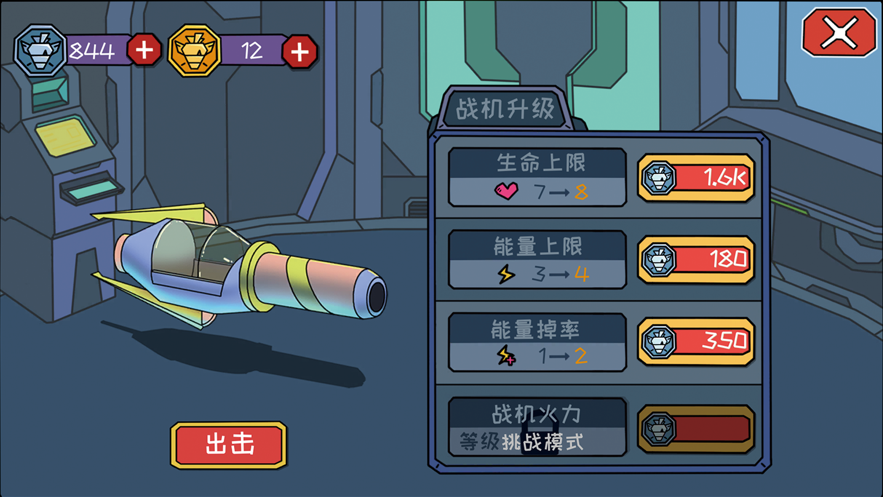
Task: Select the 能量上限 stat row
Action: (x=537, y=260)
